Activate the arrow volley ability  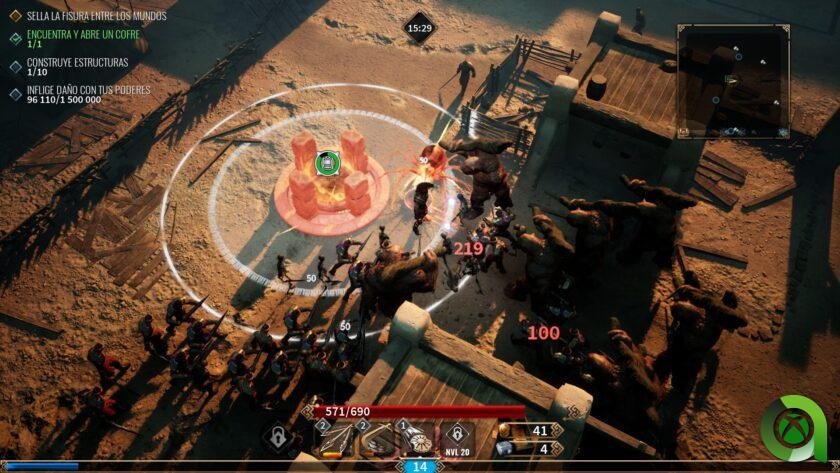pos(335,438)
